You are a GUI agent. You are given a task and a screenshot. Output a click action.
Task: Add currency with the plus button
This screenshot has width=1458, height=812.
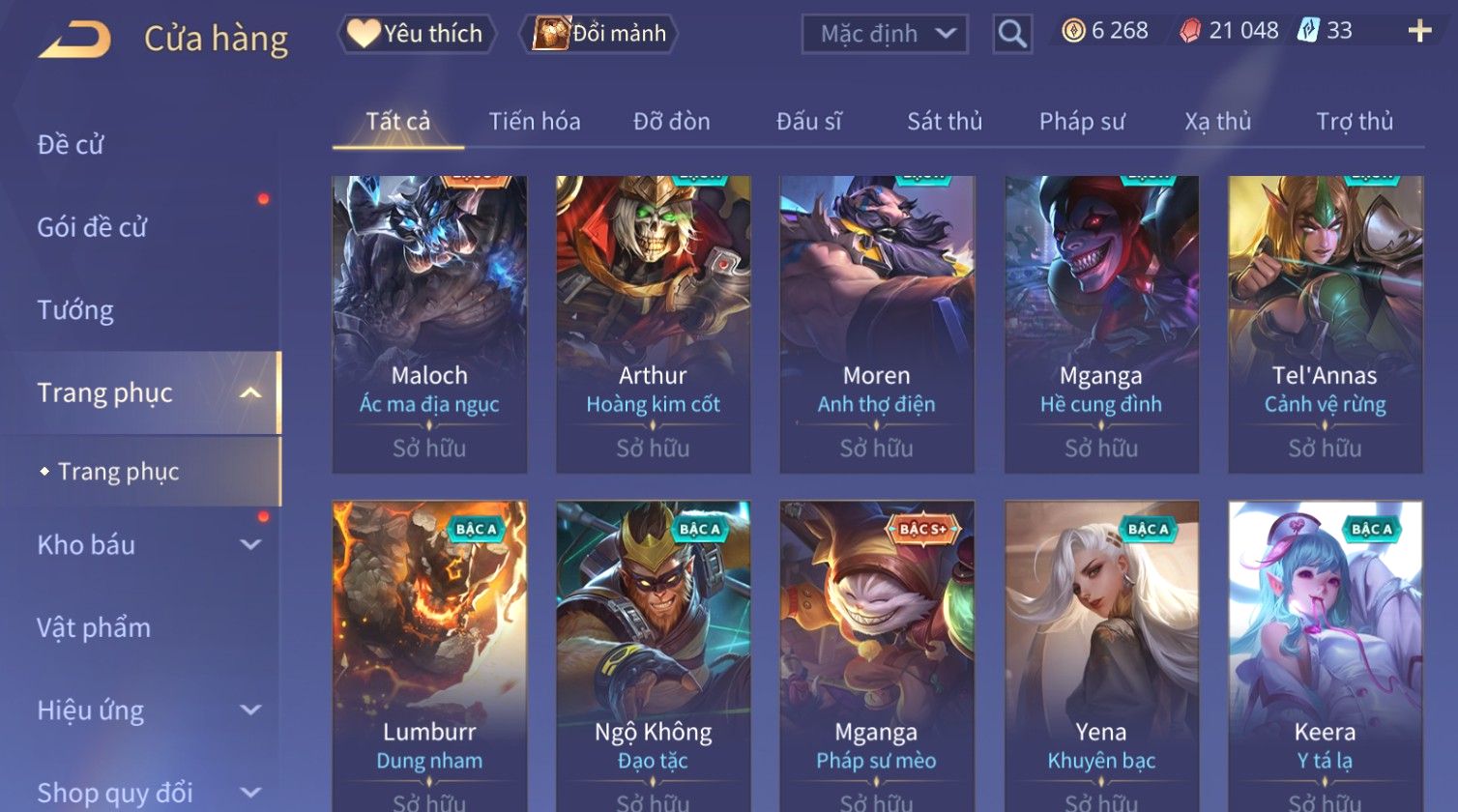point(1419,32)
